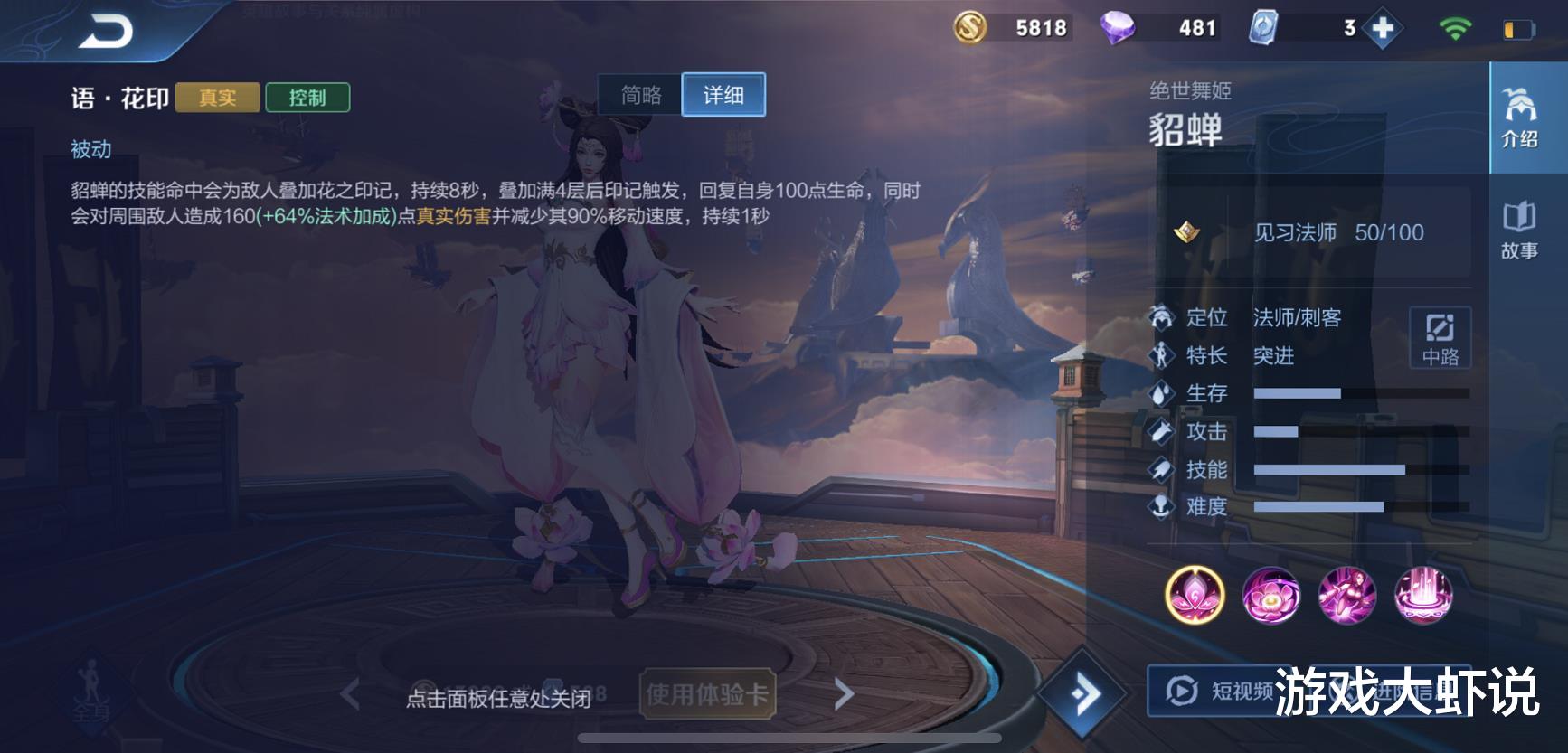Click the 生存 survival stat bar
The width and height of the screenshot is (1568, 753).
pyautogui.click(x=1299, y=393)
